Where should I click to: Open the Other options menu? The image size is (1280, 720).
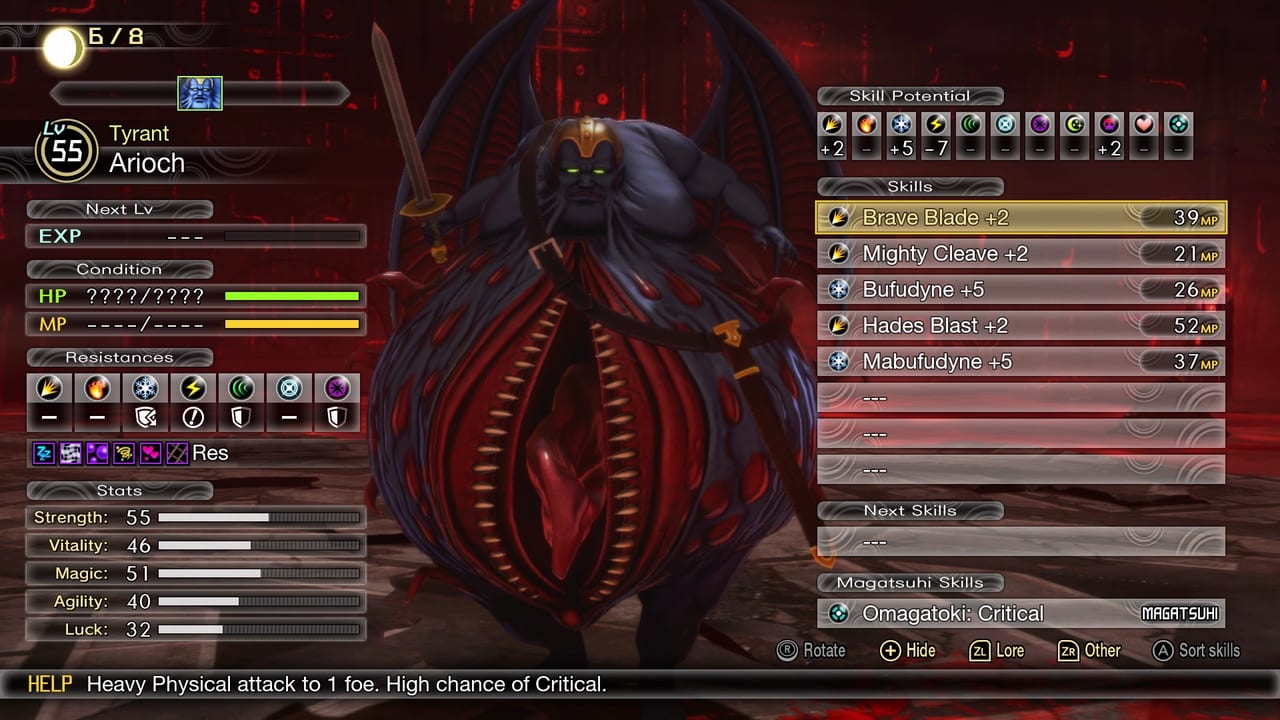coord(1090,650)
